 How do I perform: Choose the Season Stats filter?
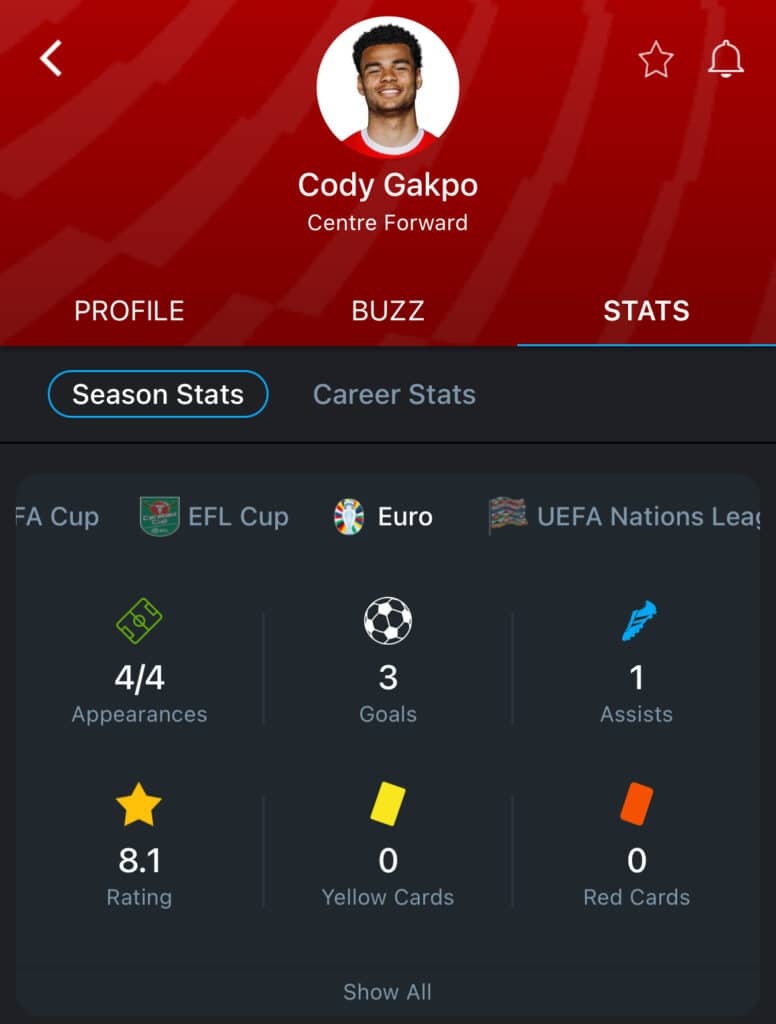pos(158,394)
